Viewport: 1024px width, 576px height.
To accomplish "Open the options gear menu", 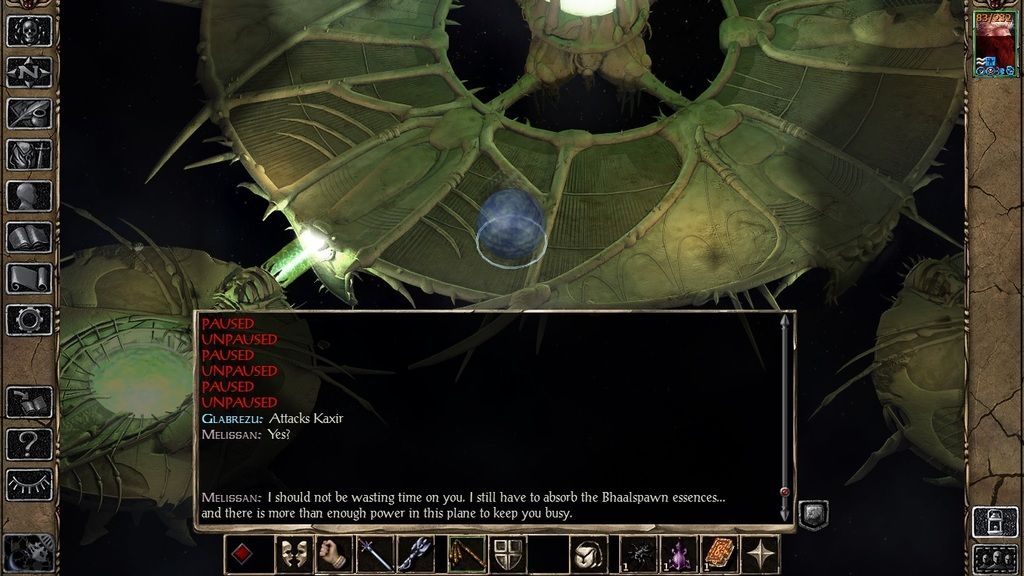I will point(29,320).
